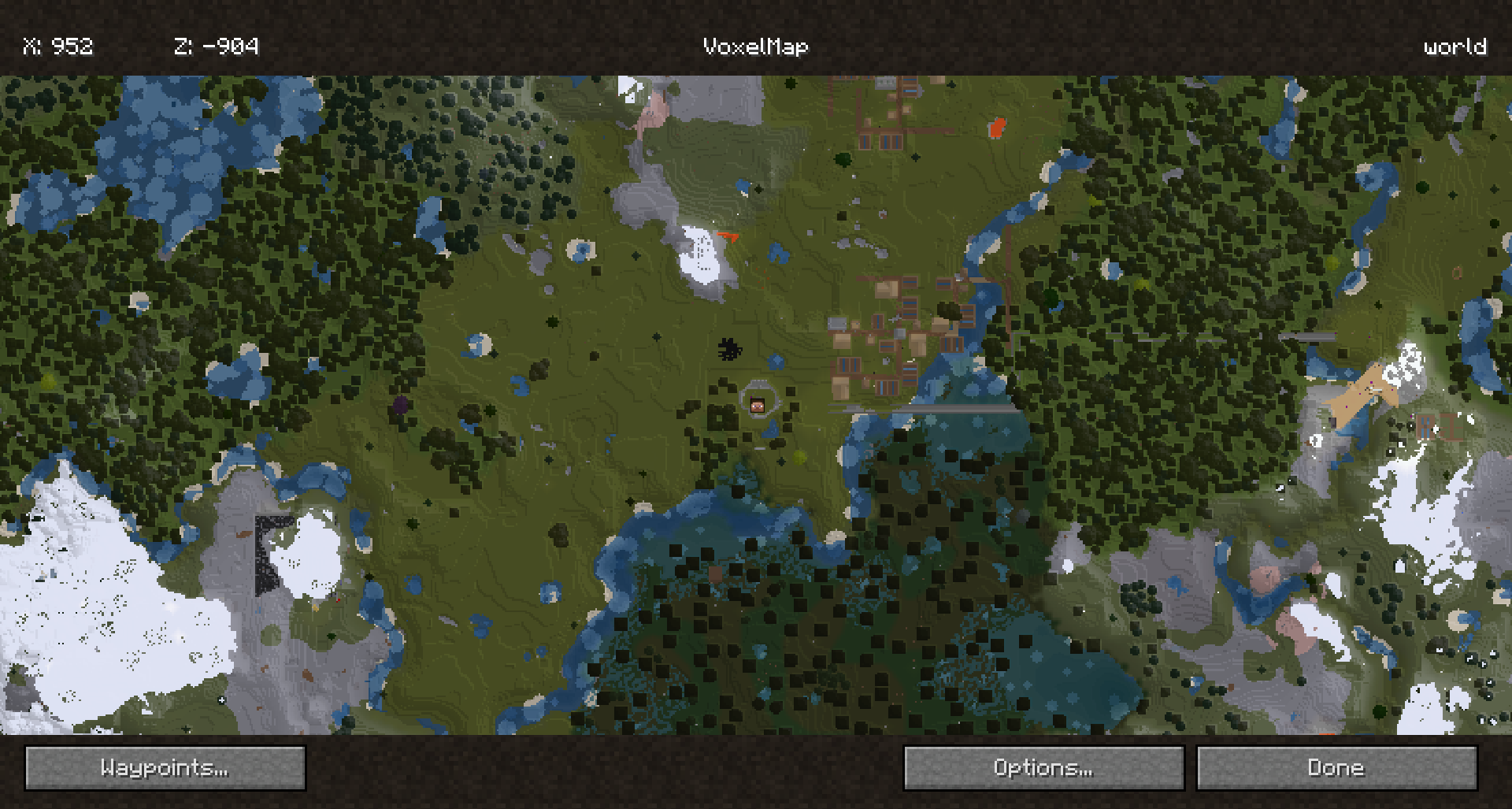Open the VoxelMap Options menu

click(x=1043, y=768)
